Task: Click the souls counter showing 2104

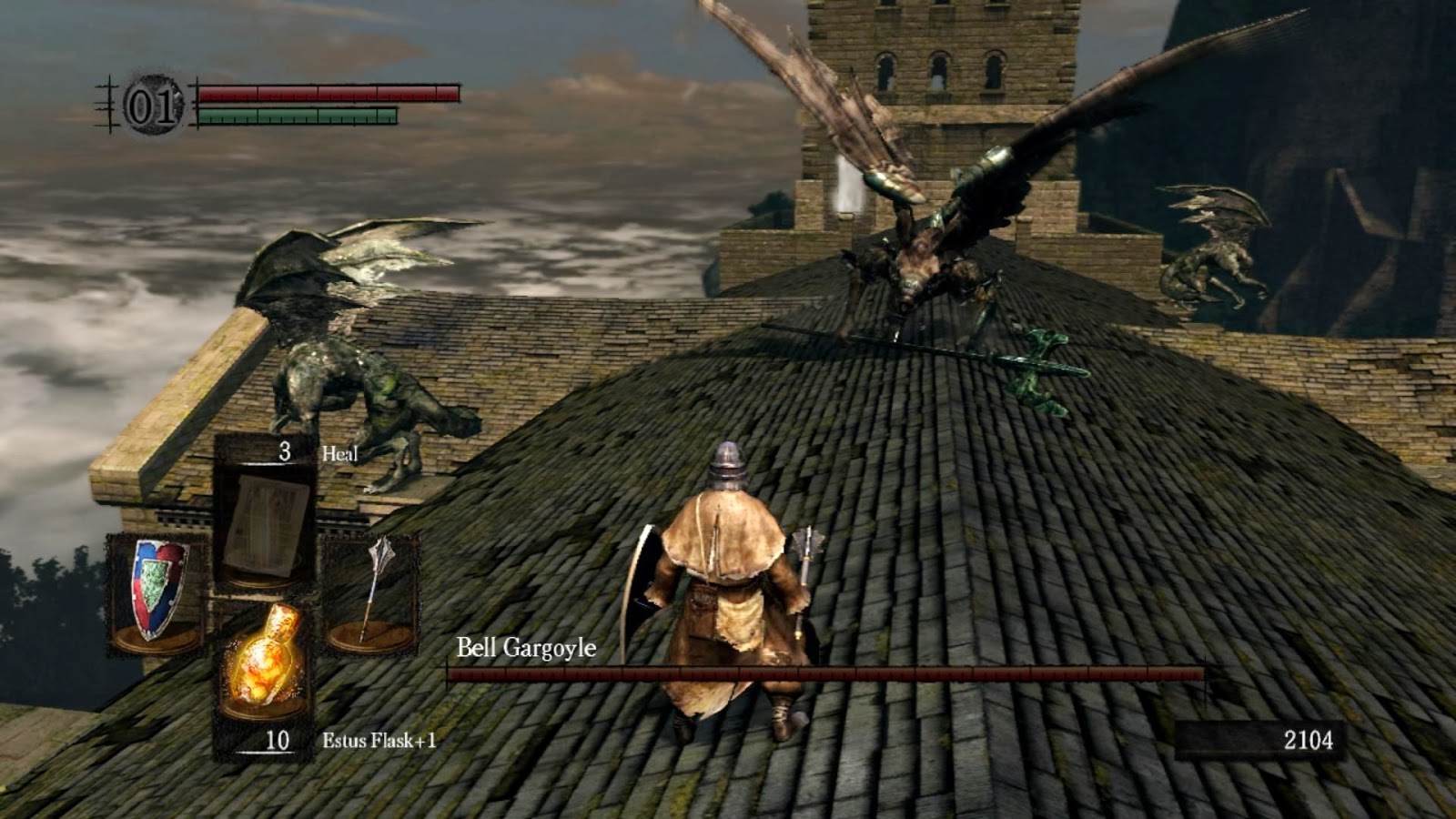Action: (x=1310, y=740)
